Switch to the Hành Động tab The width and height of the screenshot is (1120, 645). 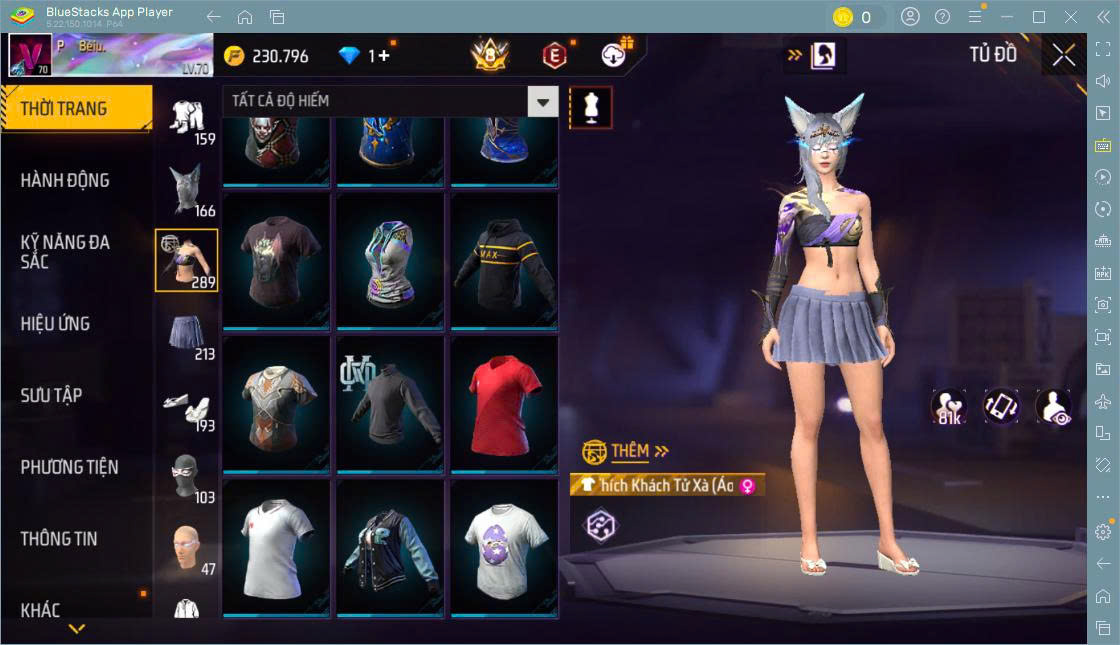click(66, 181)
